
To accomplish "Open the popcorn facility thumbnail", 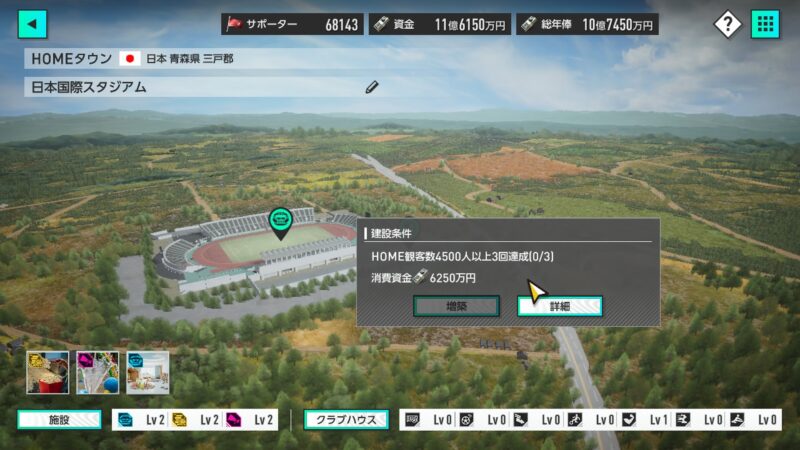I will click(x=47, y=372).
